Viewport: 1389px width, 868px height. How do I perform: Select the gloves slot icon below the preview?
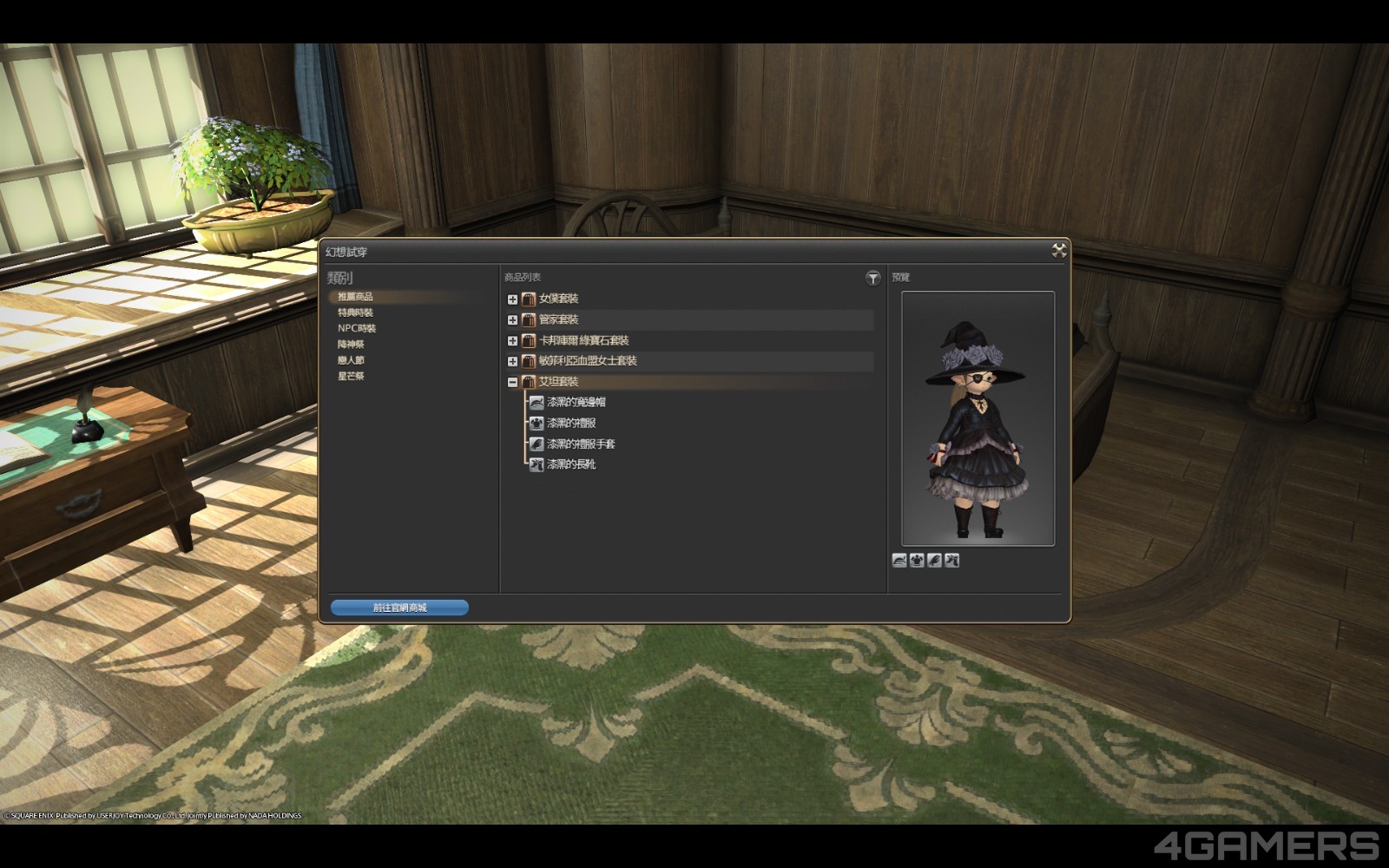[934, 560]
